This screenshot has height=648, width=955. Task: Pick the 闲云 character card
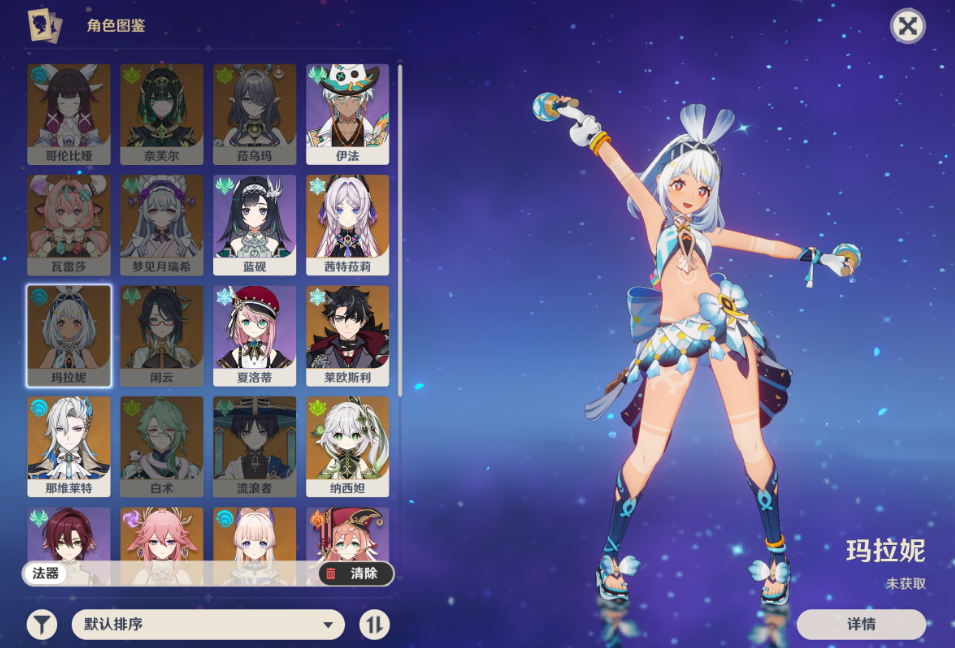(x=162, y=336)
